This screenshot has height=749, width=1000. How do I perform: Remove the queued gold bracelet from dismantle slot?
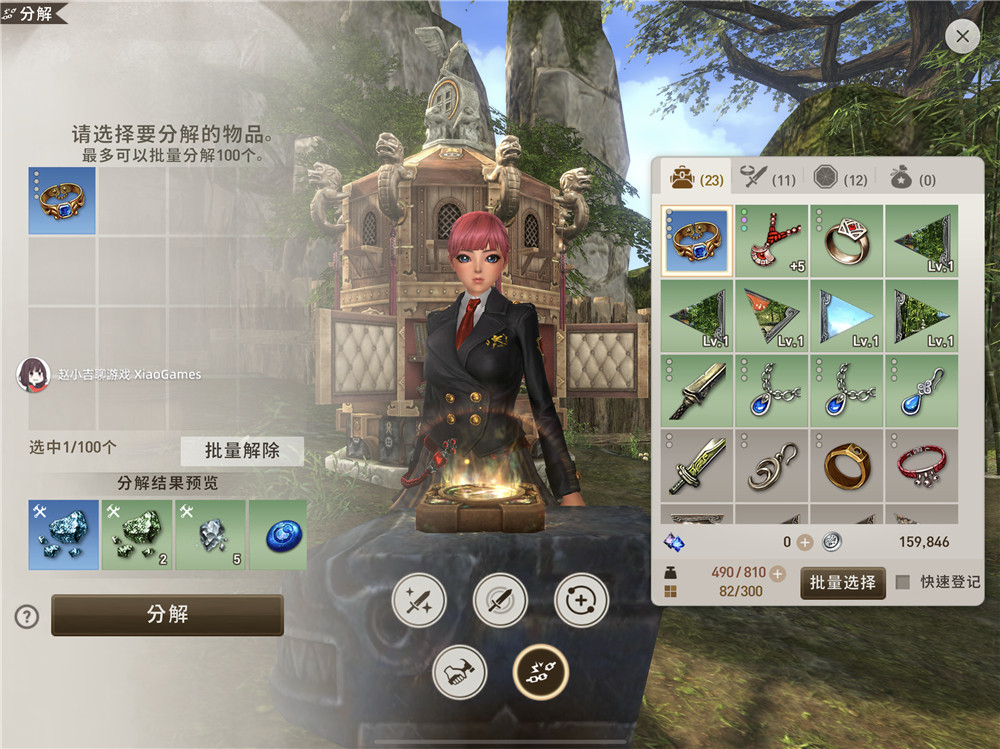pos(62,201)
